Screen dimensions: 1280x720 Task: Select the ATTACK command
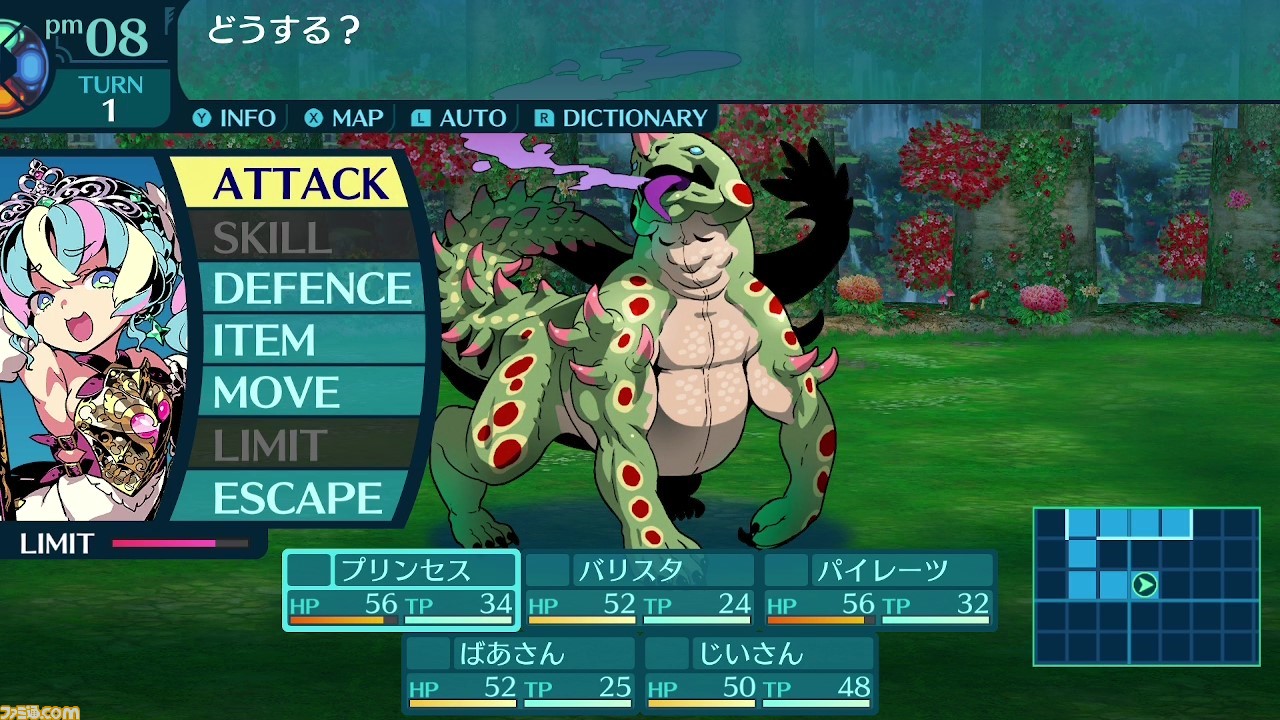tap(300, 184)
